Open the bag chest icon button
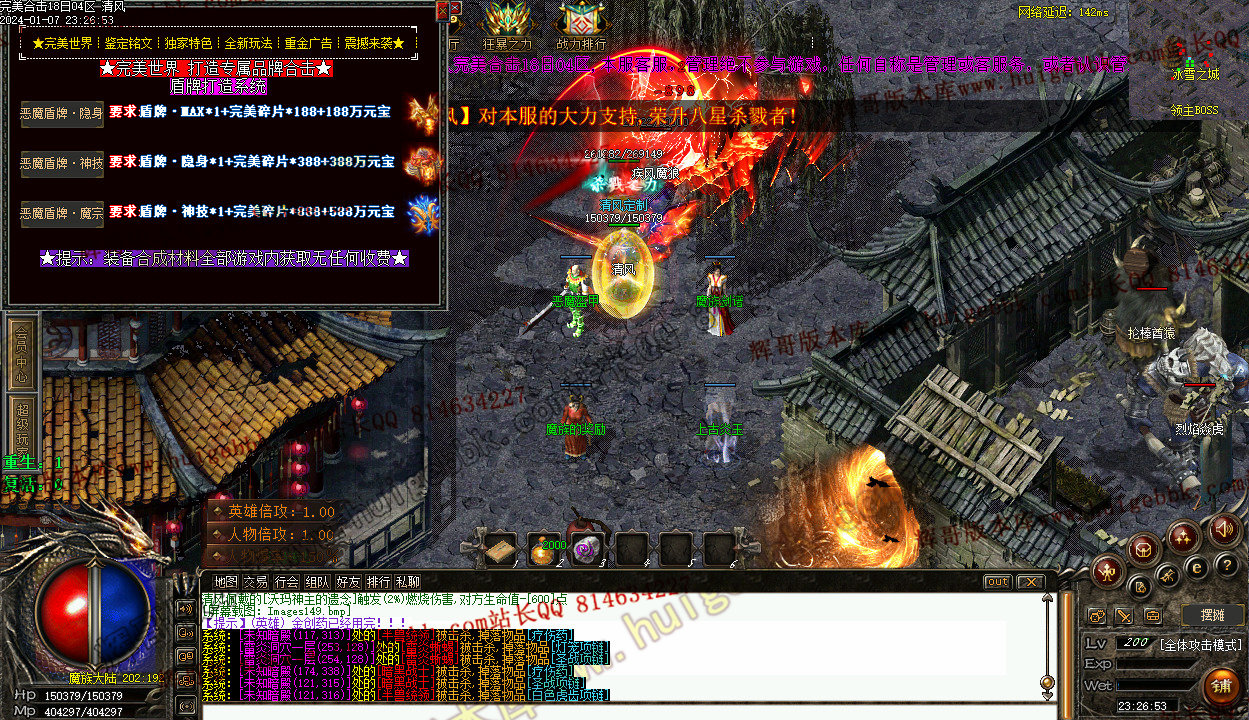 pos(1142,548)
